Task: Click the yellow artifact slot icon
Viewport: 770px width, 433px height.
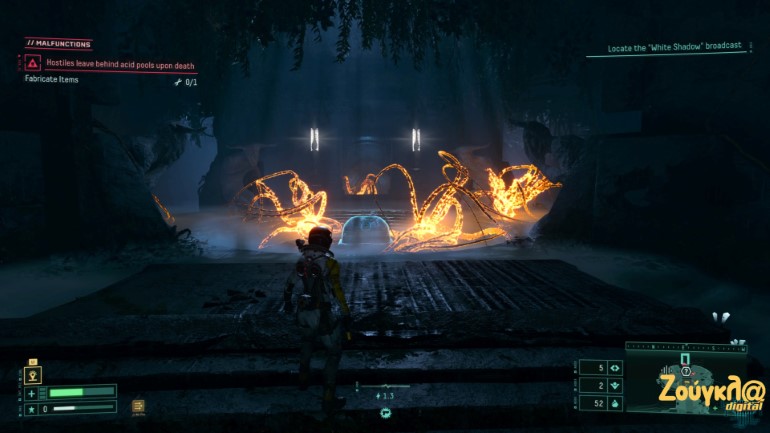Action: click(33, 375)
